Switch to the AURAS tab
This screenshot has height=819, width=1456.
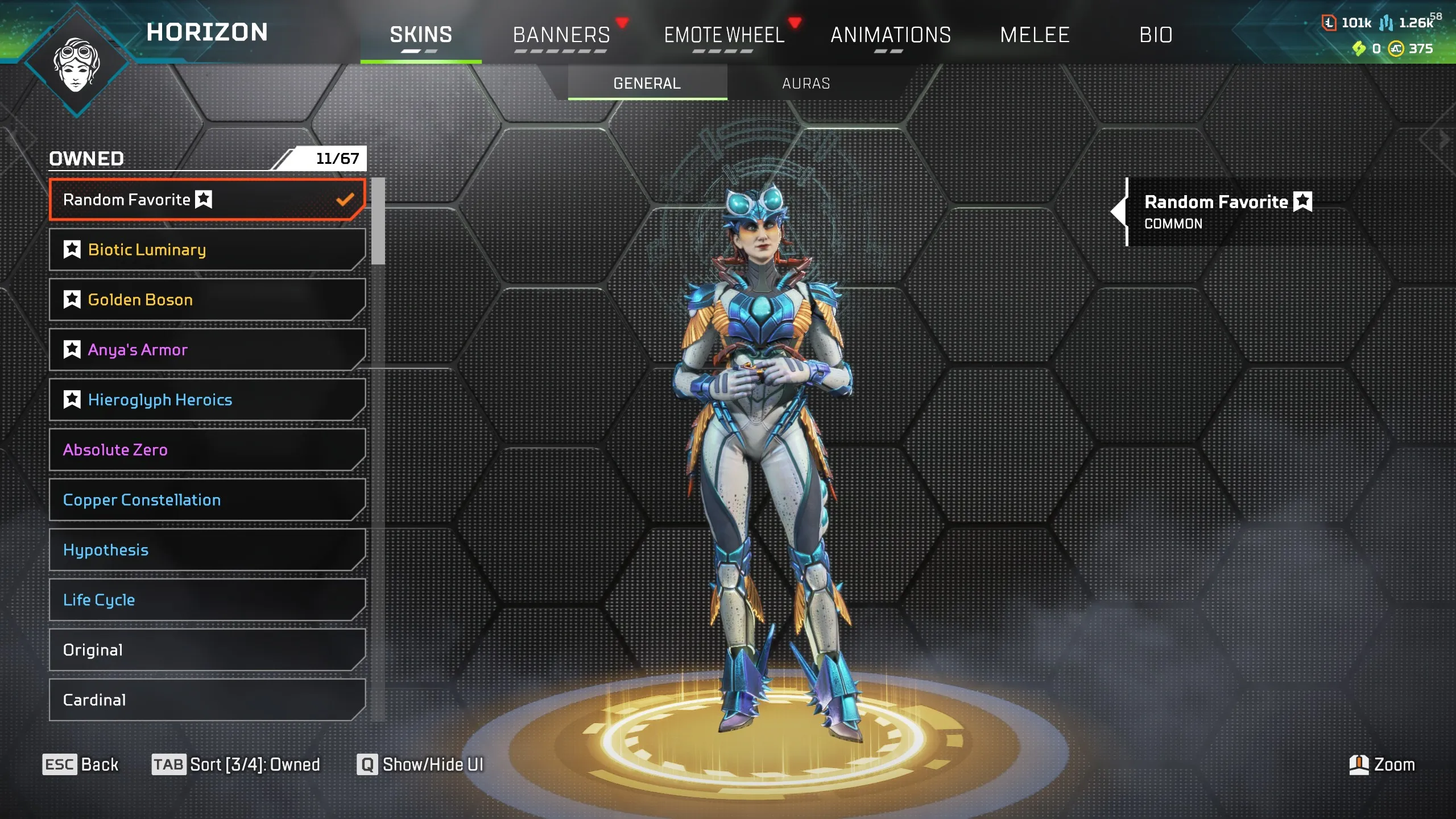[x=805, y=83]
